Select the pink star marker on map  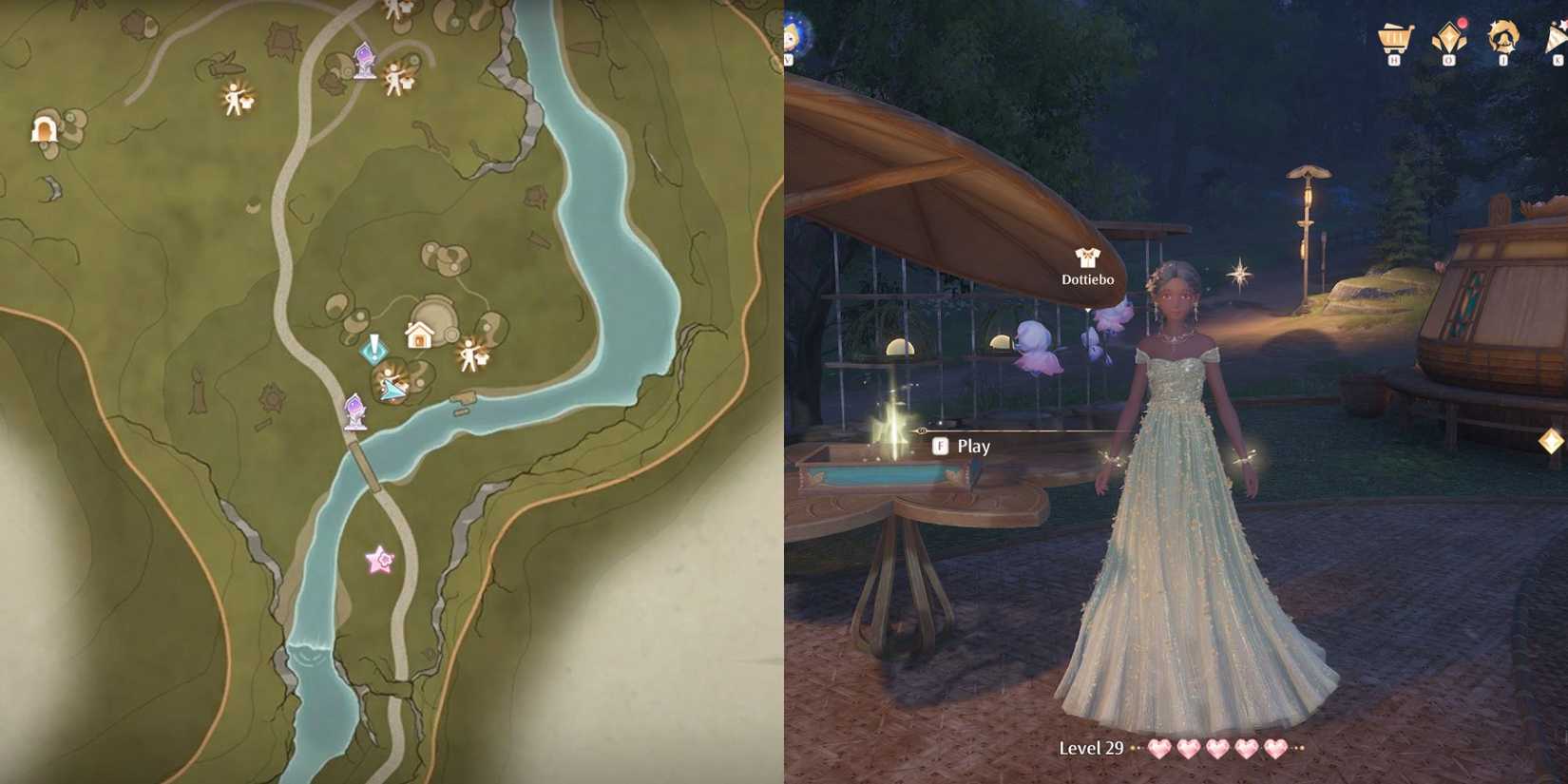378,559
